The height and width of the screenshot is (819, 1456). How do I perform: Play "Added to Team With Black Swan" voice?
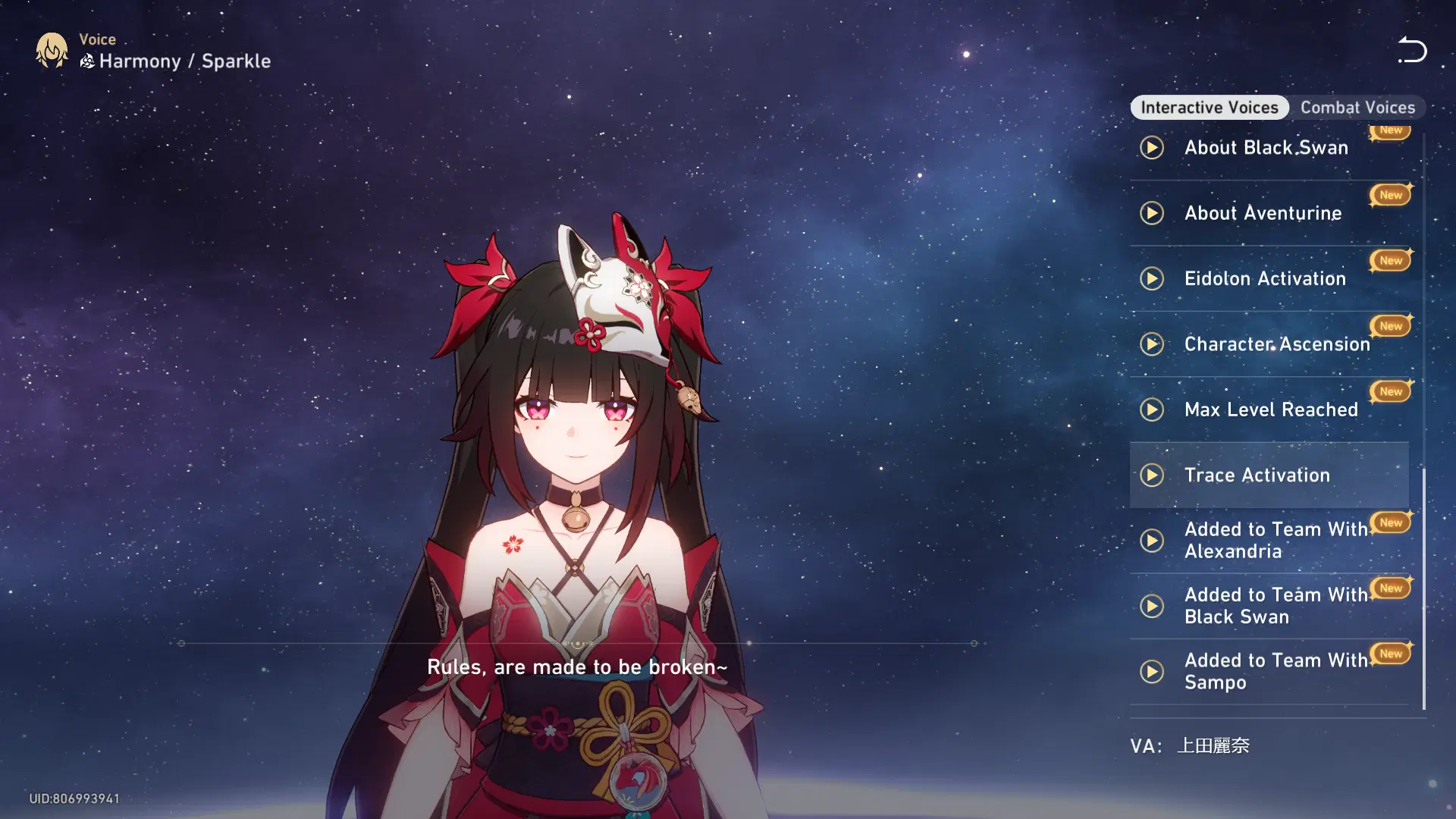1152,606
